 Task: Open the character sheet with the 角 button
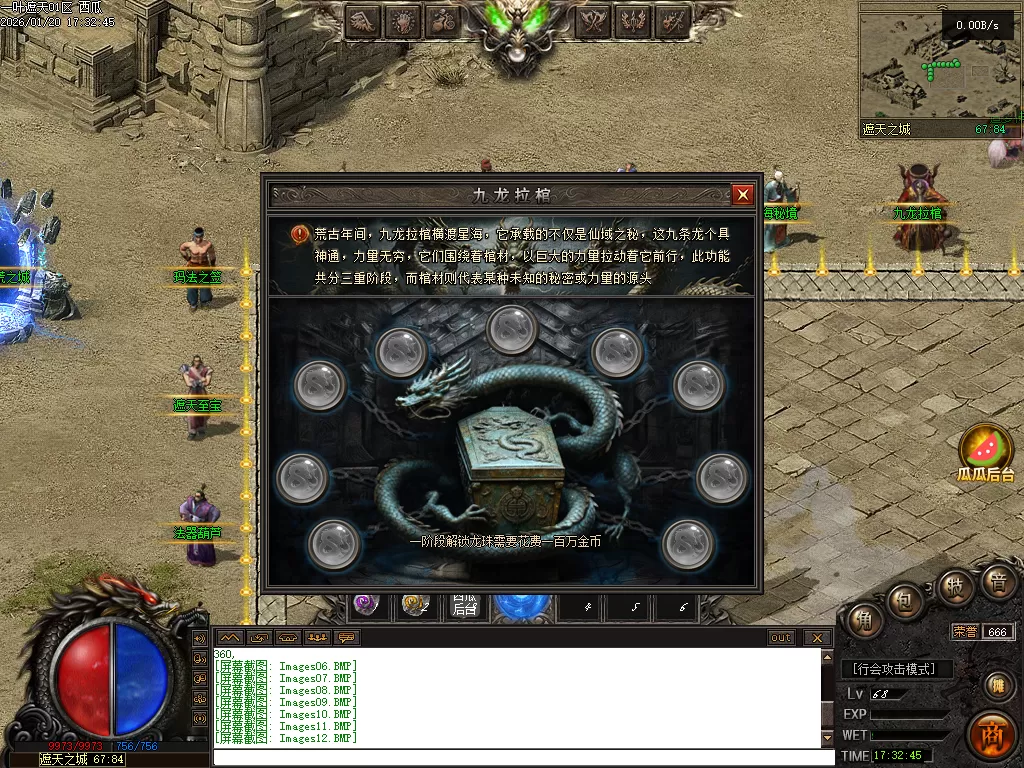(x=863, y=622)
